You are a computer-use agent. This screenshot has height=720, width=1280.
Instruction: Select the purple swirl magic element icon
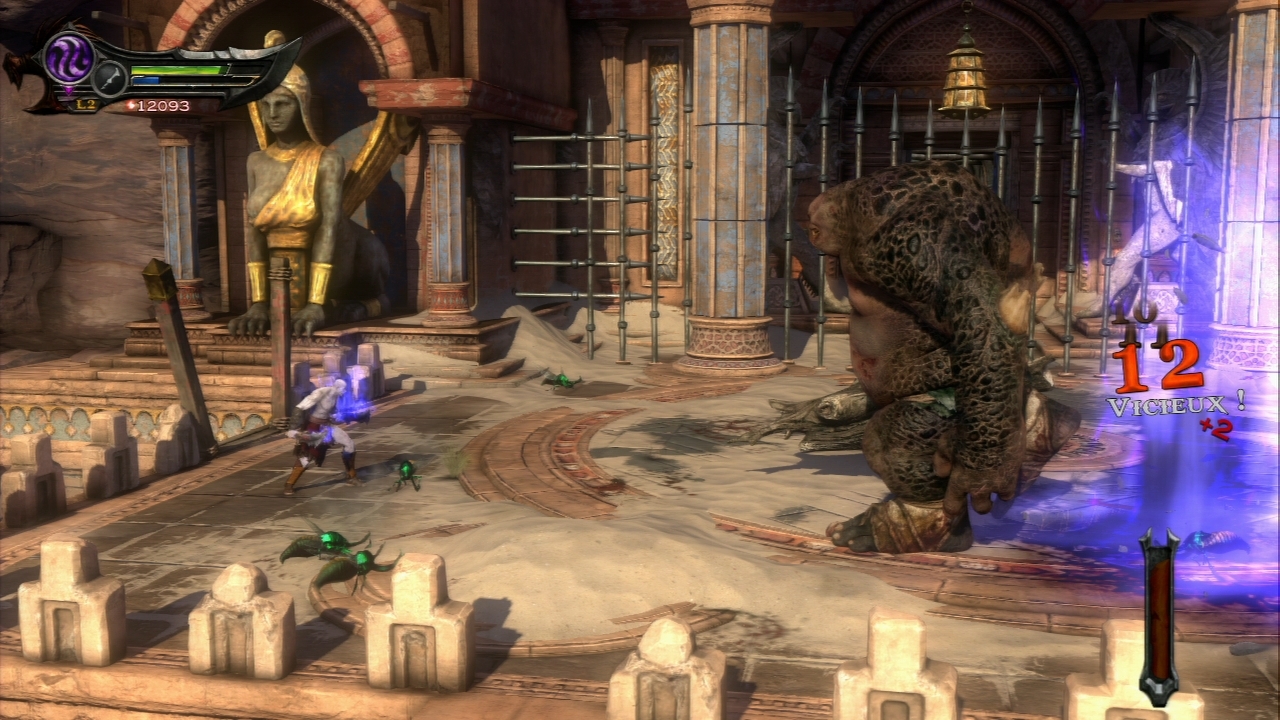[x=70, y=57]
